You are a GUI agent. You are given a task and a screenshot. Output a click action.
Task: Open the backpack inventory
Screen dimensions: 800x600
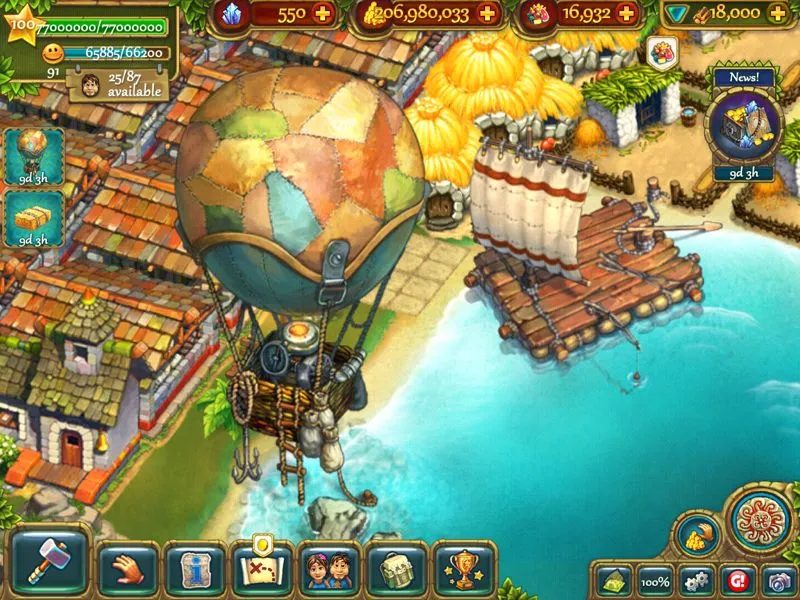pyautogui.click(x=397, y=571)
